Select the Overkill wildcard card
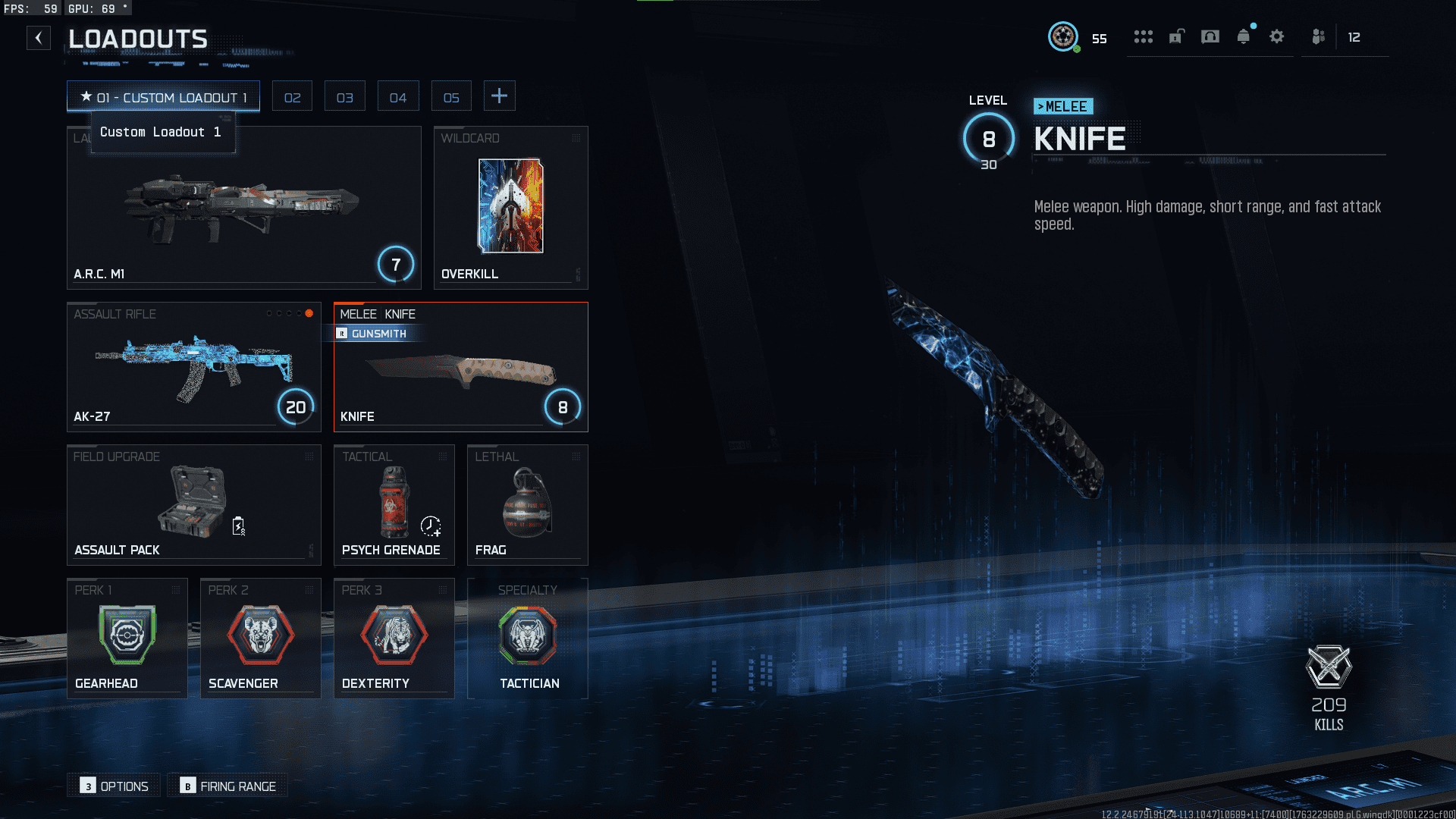 pos(510,206)
